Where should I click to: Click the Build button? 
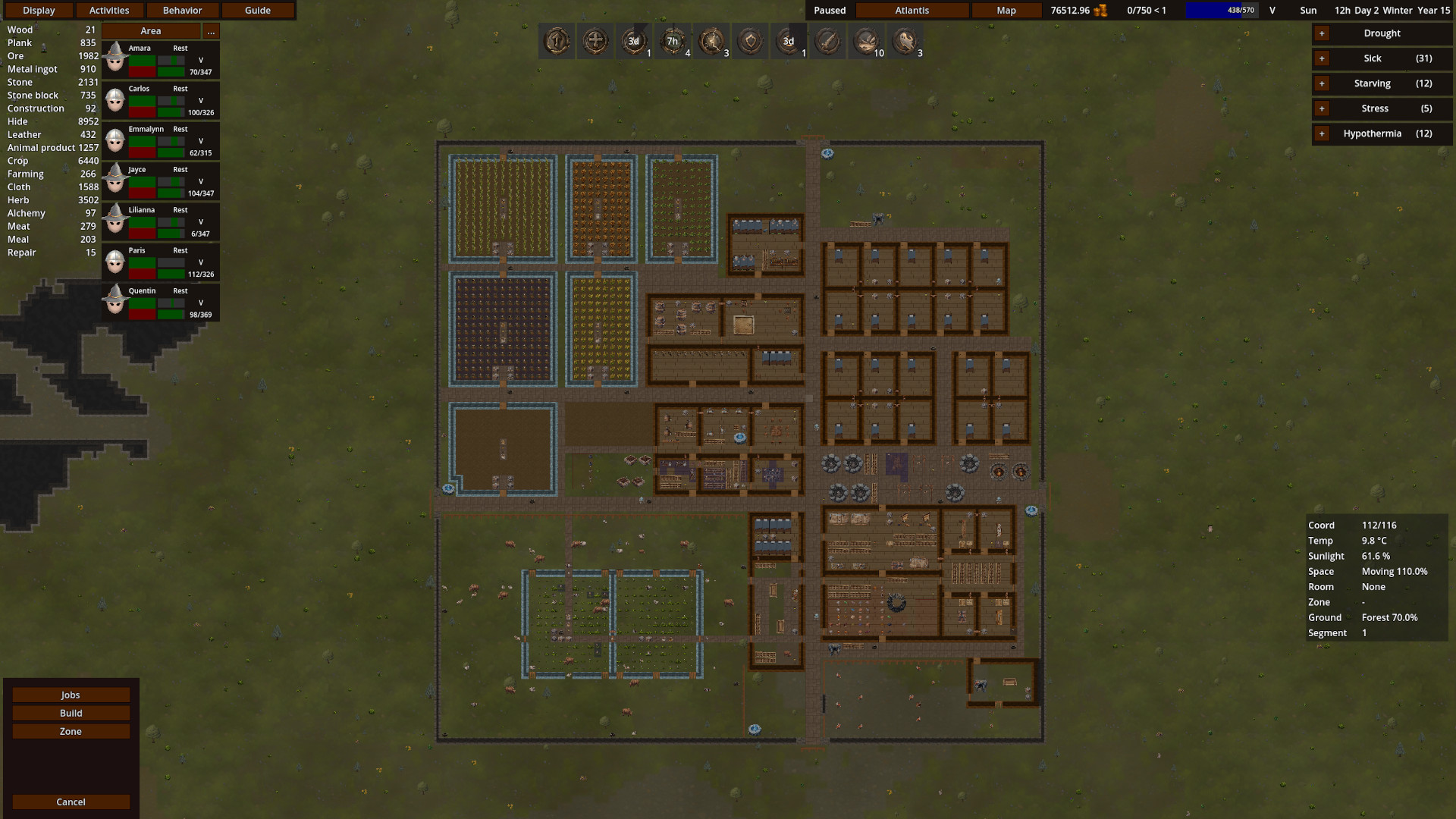tap(71, 713)
